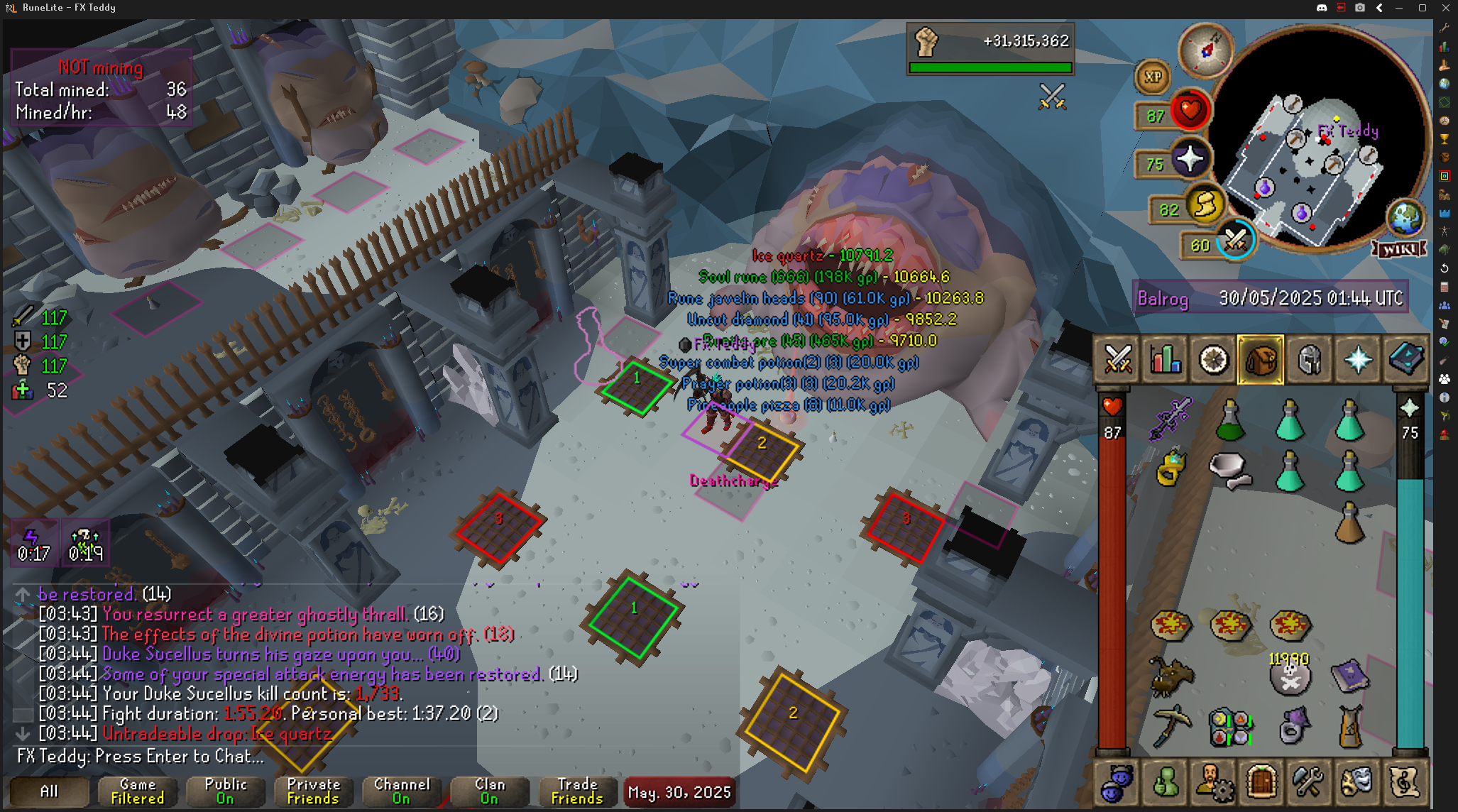Screen dimensions: 1458x812
Task: Open the Settings wrench tab
Action: 1308,783
